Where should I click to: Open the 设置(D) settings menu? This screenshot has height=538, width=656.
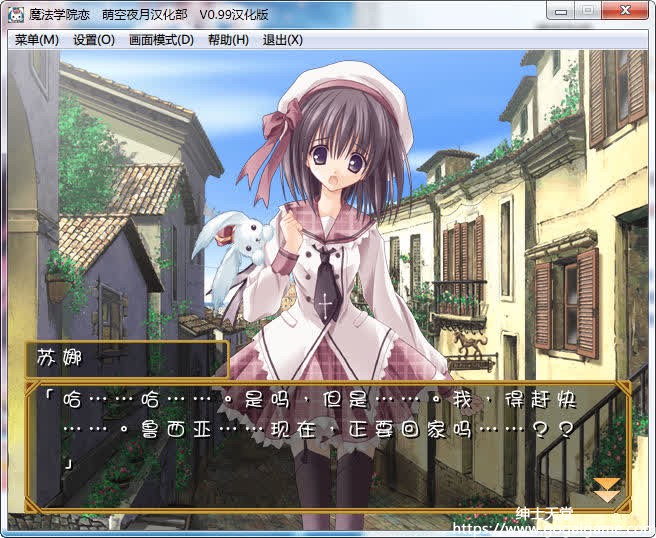(x=93, y=40)
